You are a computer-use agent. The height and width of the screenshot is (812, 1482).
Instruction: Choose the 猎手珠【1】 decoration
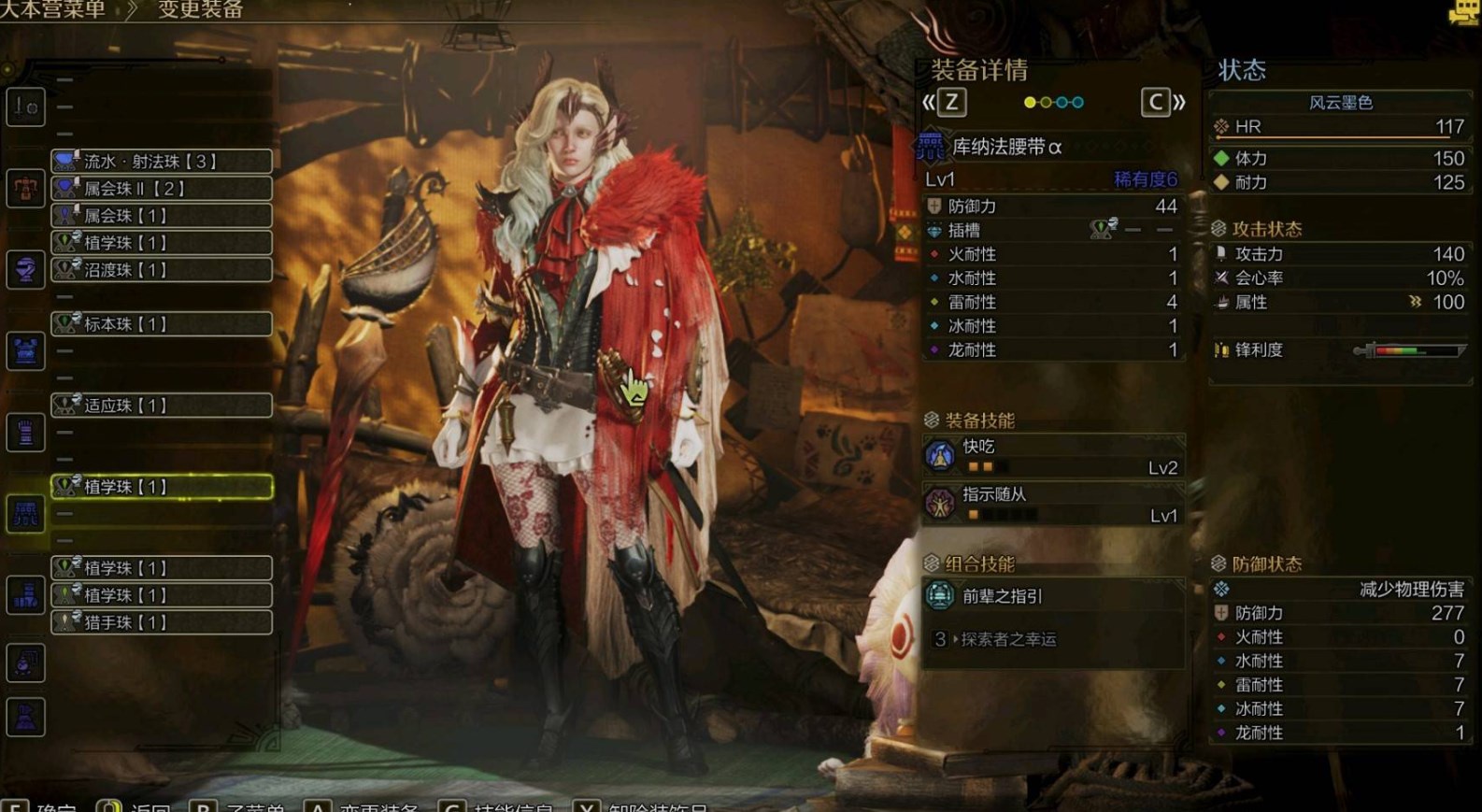click(162, 621)
